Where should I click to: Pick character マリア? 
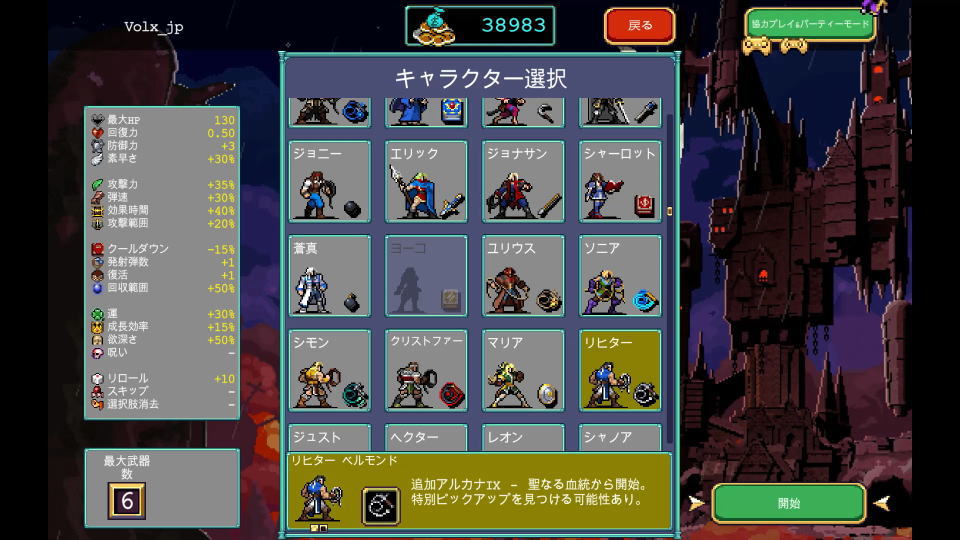tap(522, 370)
